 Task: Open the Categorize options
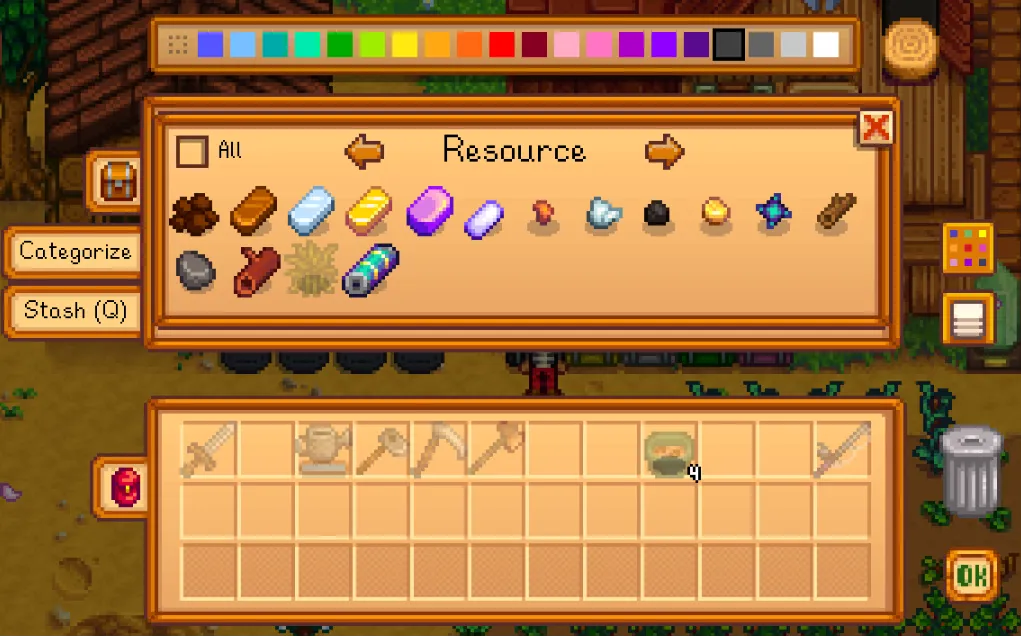[75, 252]
